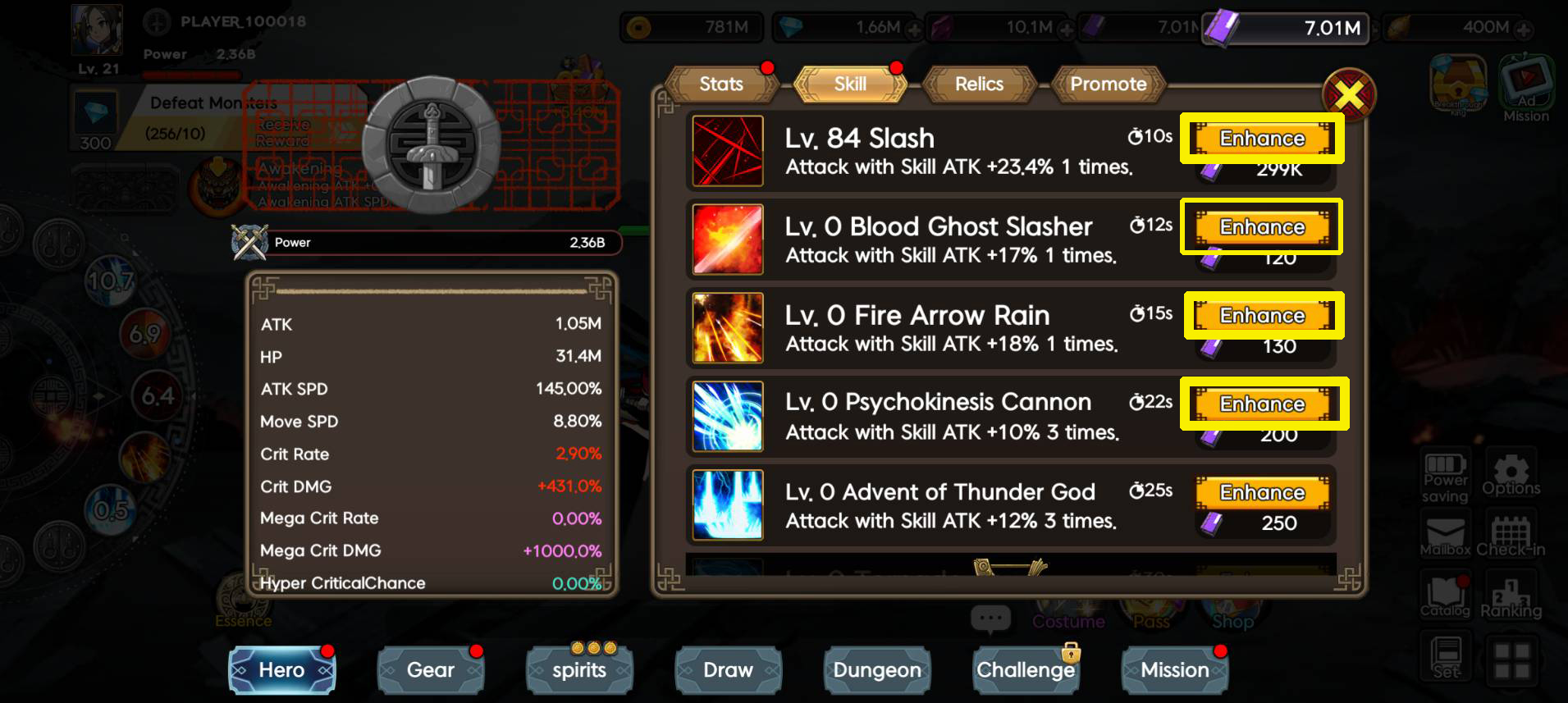Open the Psychokinesis Cannon skill icon
The image size is (1568, 703).
(727, 416)
